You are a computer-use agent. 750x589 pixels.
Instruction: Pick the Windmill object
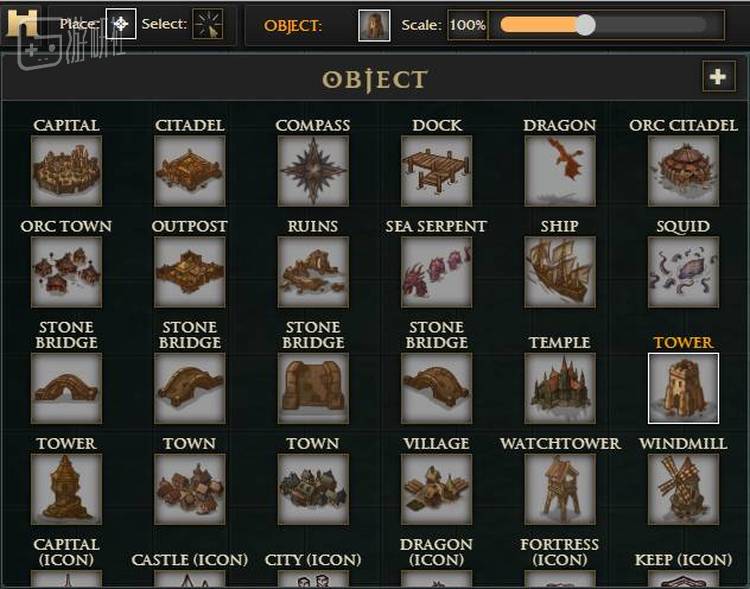click(683, 489)
